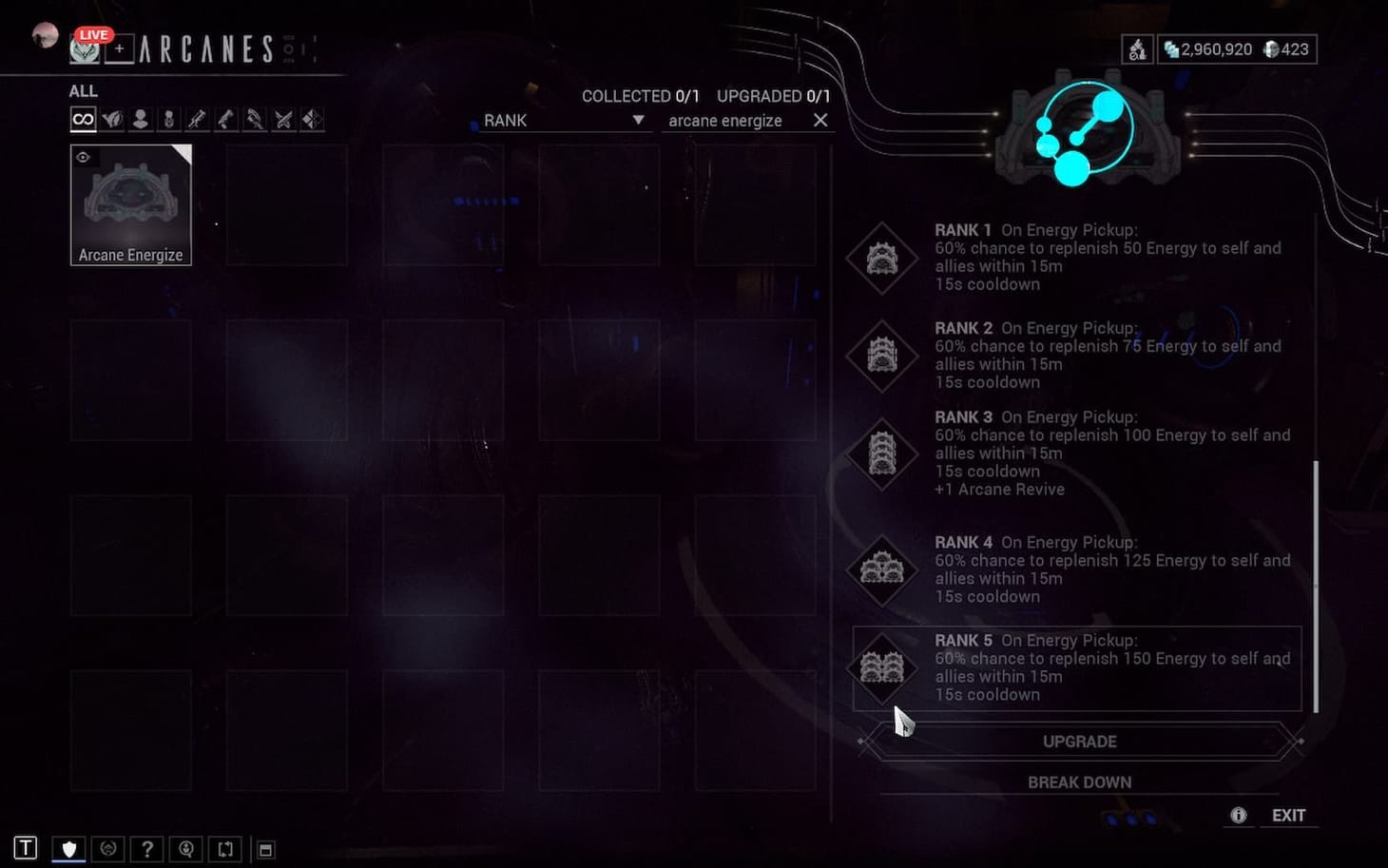Expand the player profile with the plus button
Viewport: 1388px width, 868px height.
(119, 48)
